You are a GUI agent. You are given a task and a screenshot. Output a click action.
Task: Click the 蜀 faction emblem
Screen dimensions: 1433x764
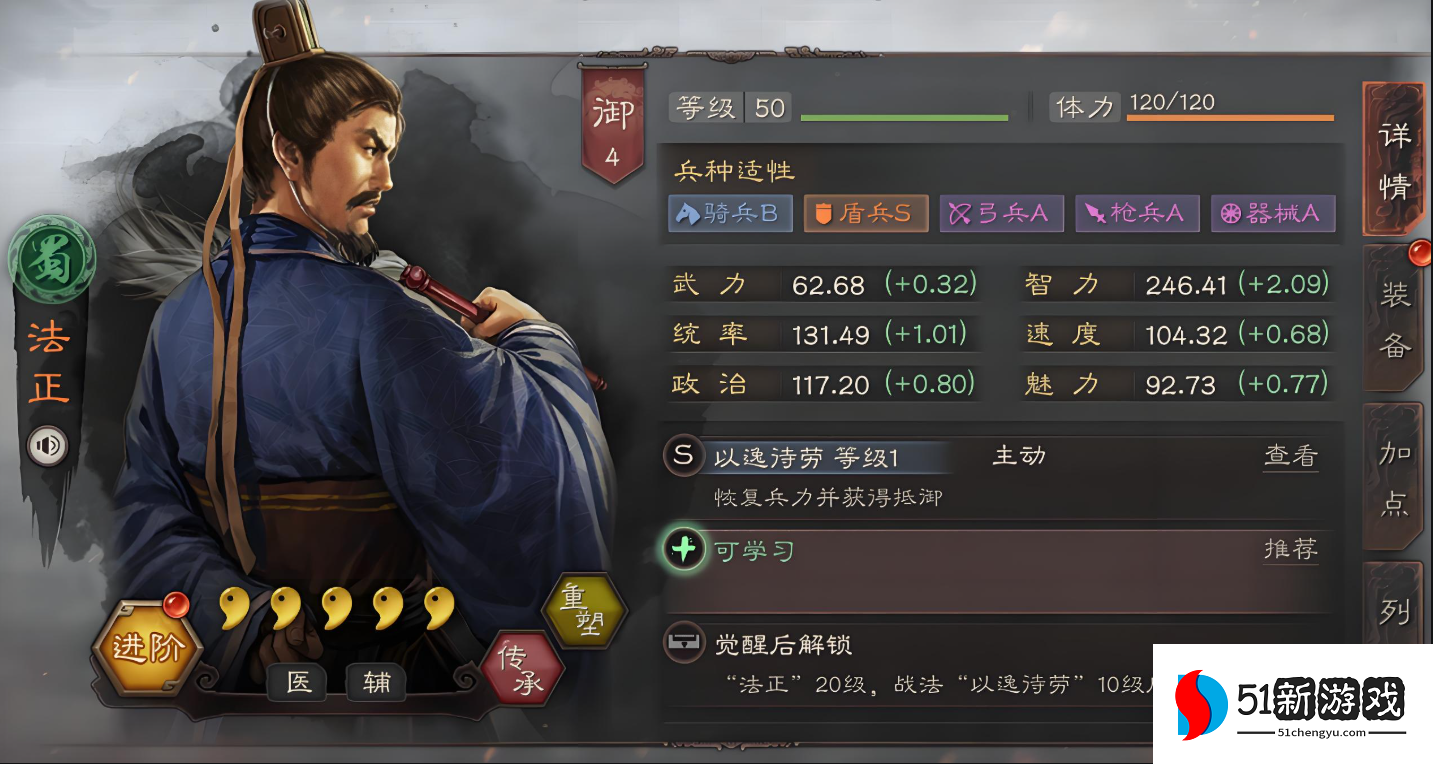click(x=52, y=261)
